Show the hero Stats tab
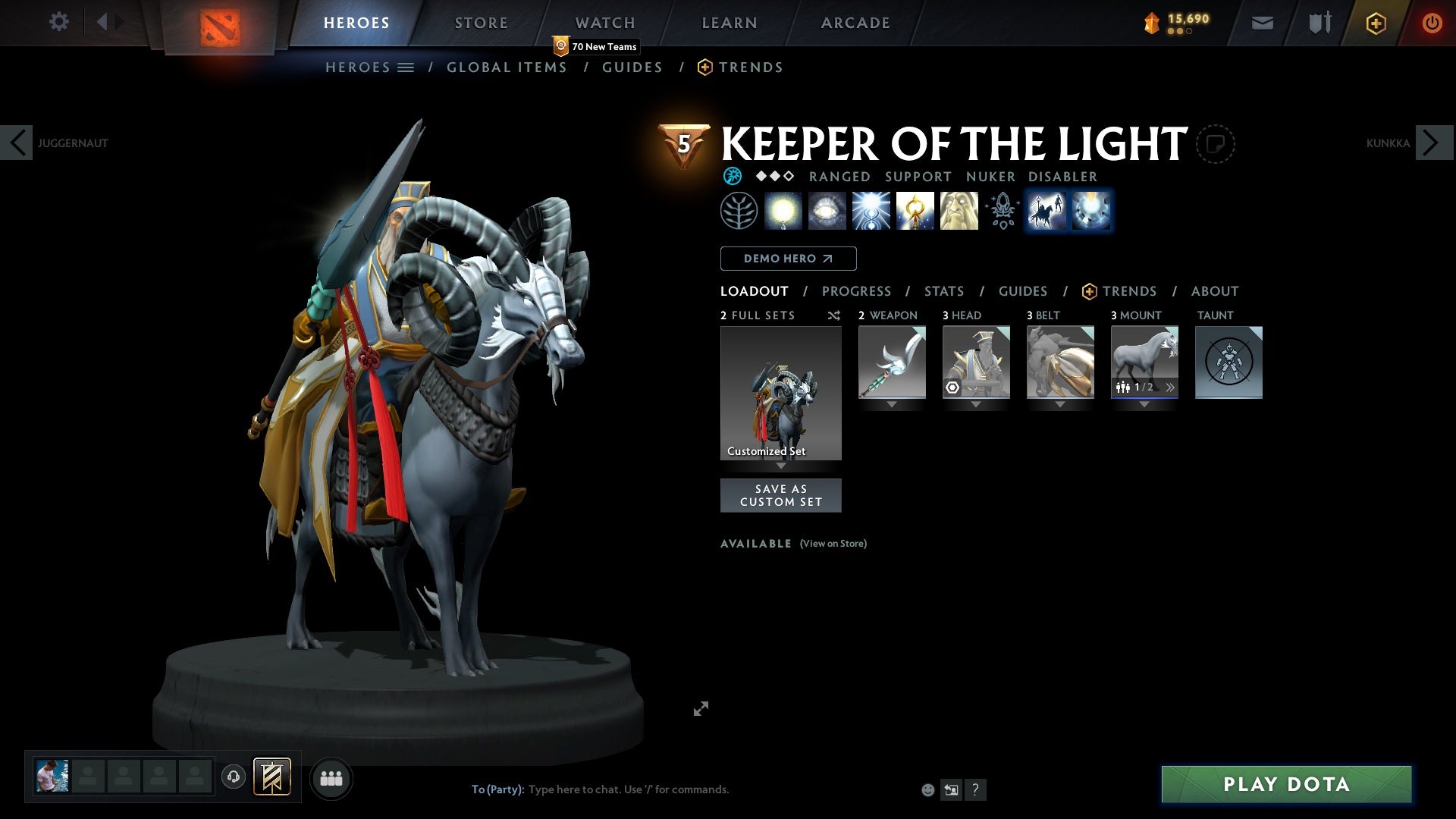This screenshot has width=1456, height=819. pyautogui.click(x=943, y=291)
